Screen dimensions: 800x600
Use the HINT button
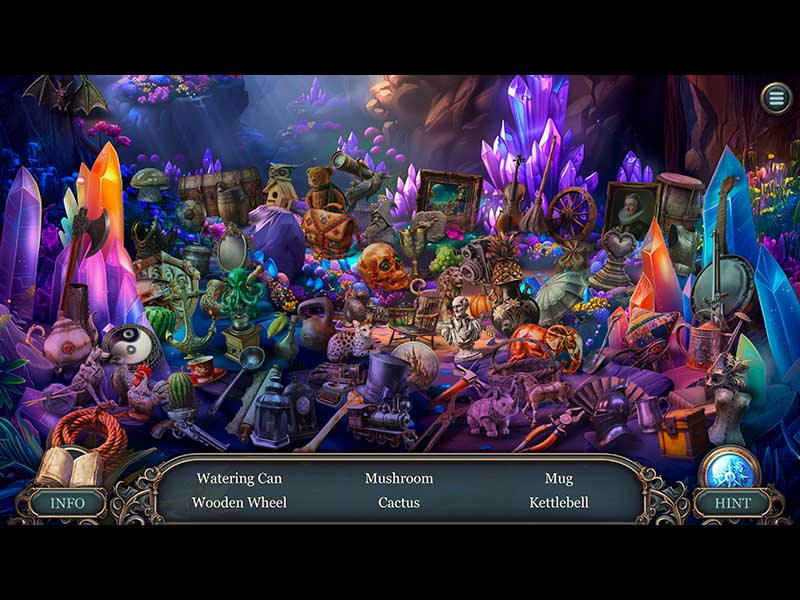(733, 503)
